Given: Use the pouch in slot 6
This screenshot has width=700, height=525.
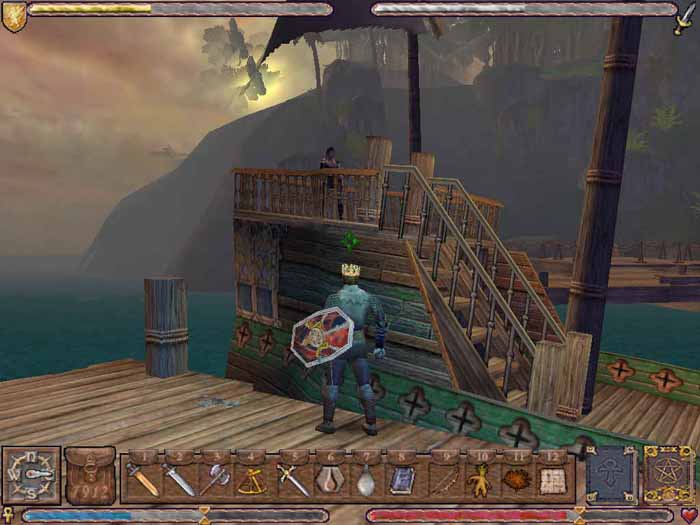Looking at the screenshot, I should click(329, 480).
